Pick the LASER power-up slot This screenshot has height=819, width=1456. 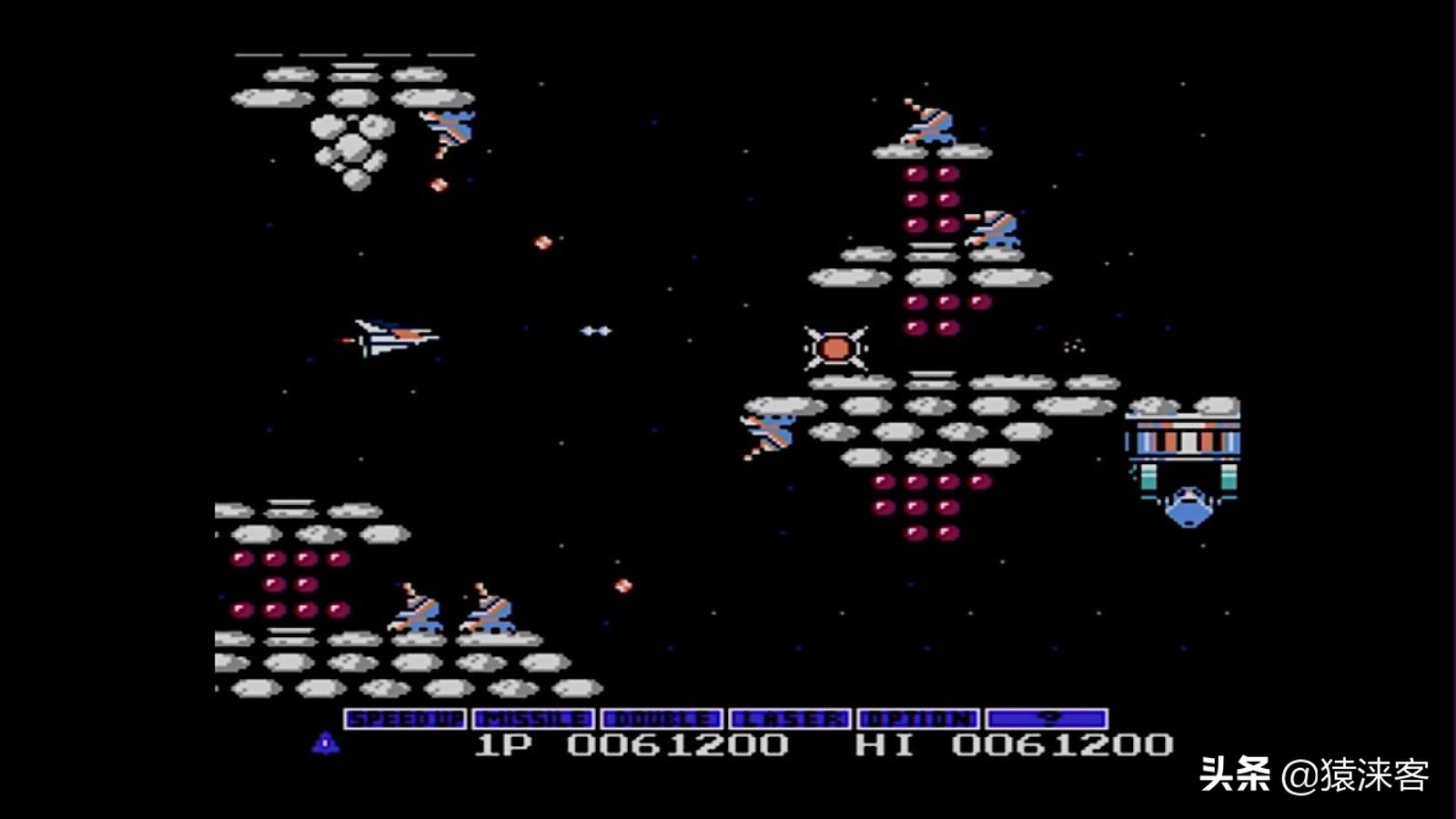pos(790,719)
